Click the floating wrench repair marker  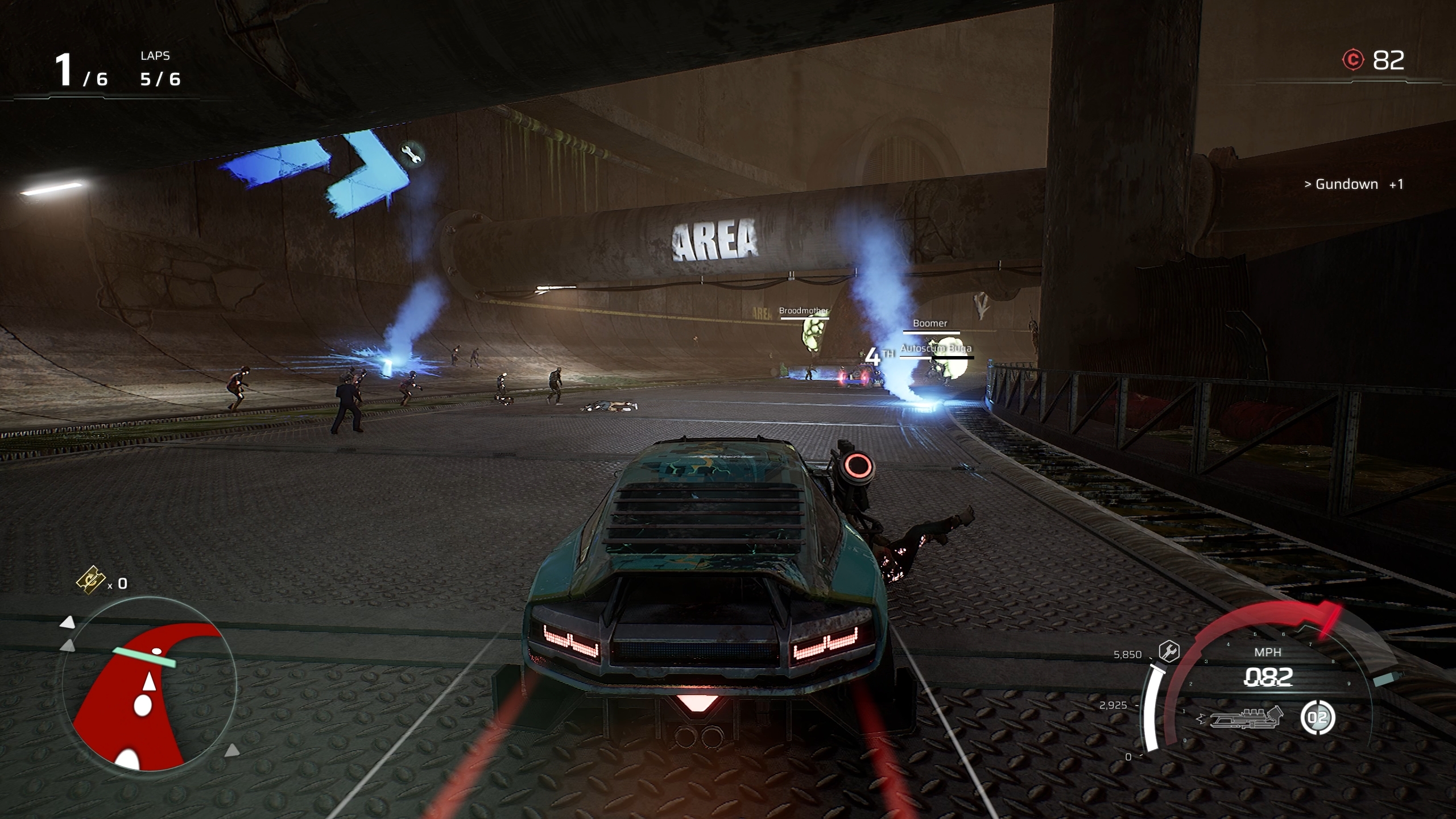click(x=411, y=154)
